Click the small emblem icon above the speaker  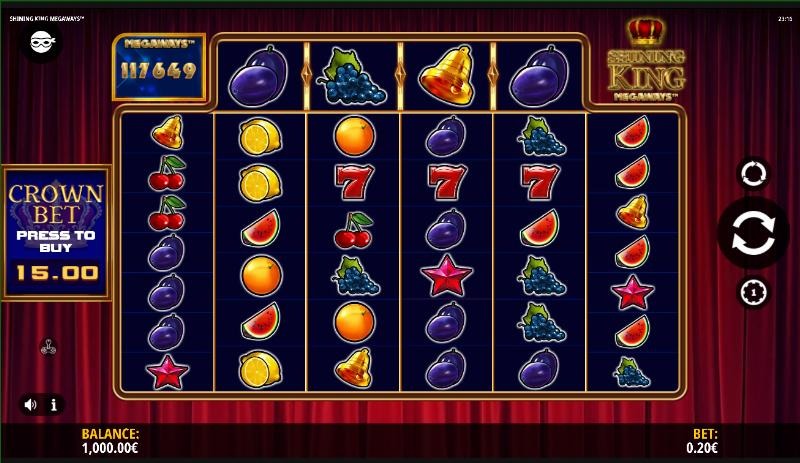click(47, 348)
